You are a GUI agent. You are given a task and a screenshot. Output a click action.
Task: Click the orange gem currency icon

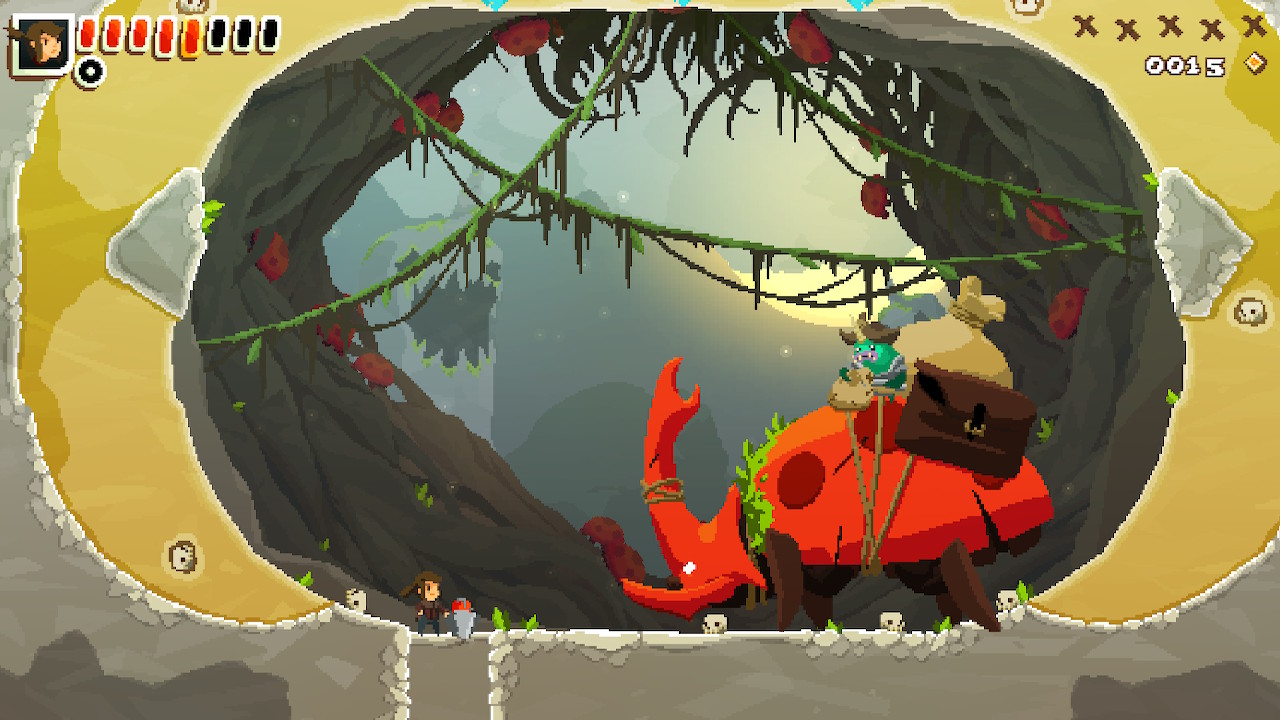point(1255,64)
